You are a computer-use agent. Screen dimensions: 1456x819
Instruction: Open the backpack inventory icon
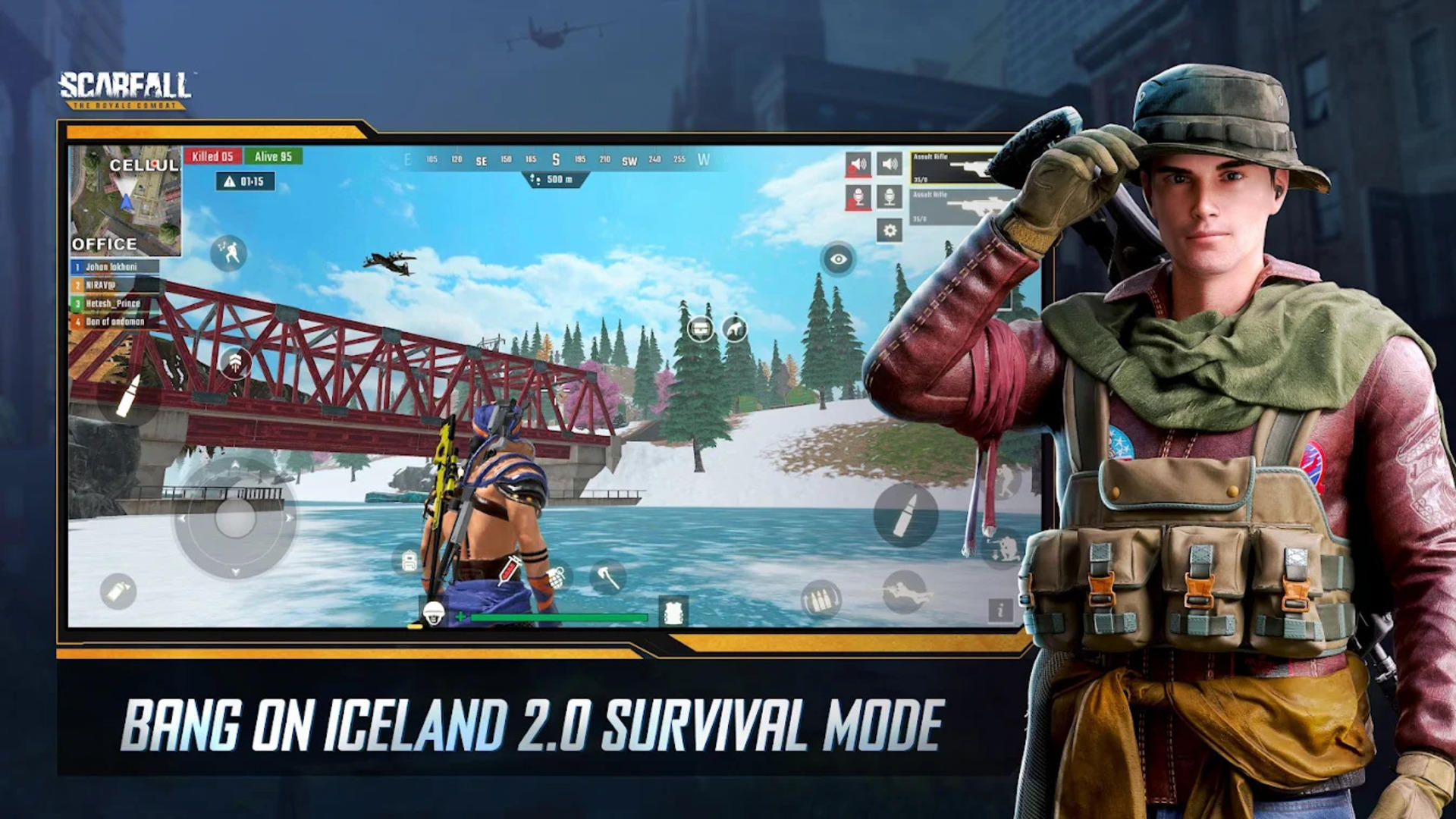pyautogui.click(x=409, y=560)
